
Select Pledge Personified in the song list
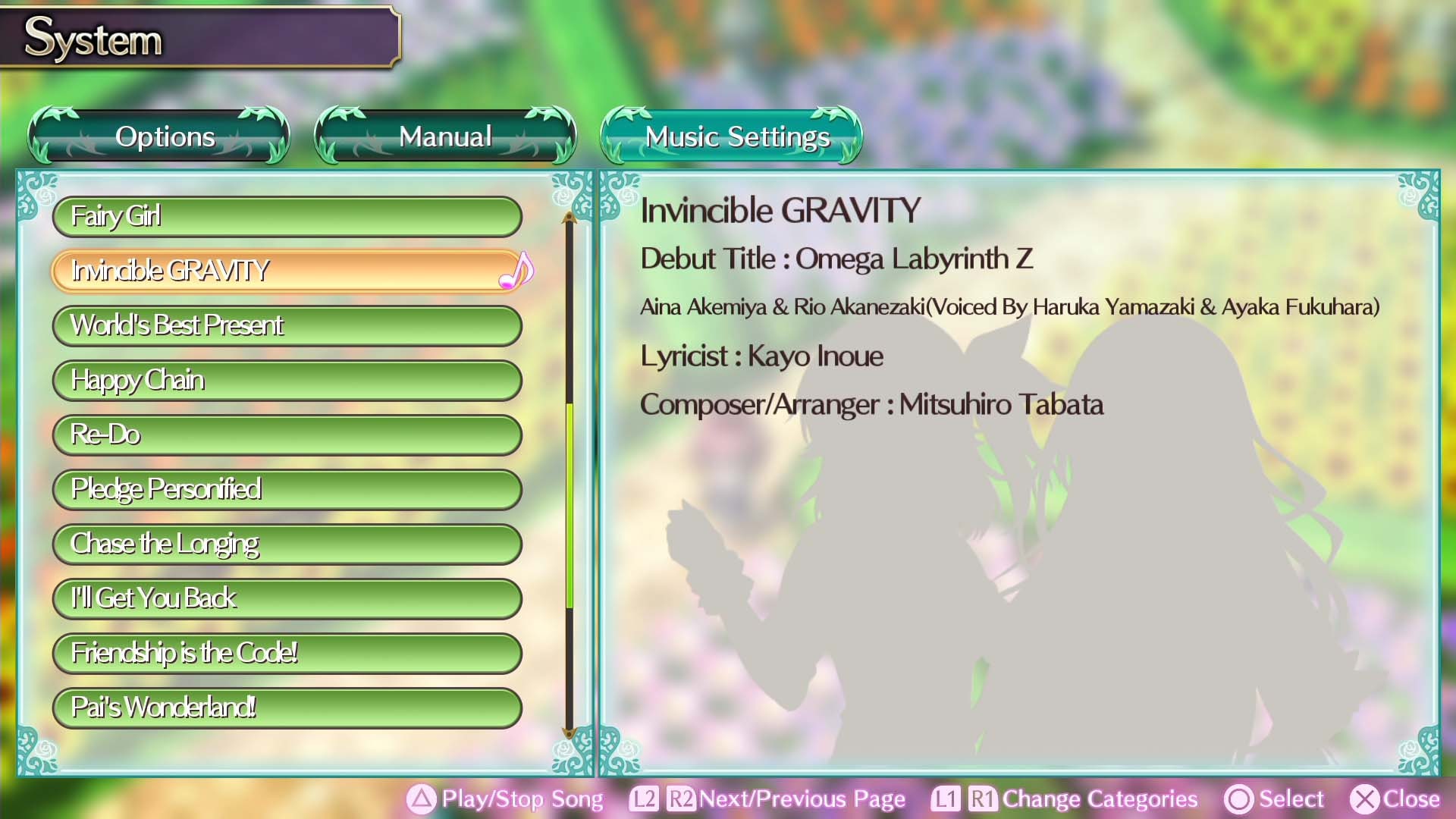pyautogui.click(x=287, y=490)
